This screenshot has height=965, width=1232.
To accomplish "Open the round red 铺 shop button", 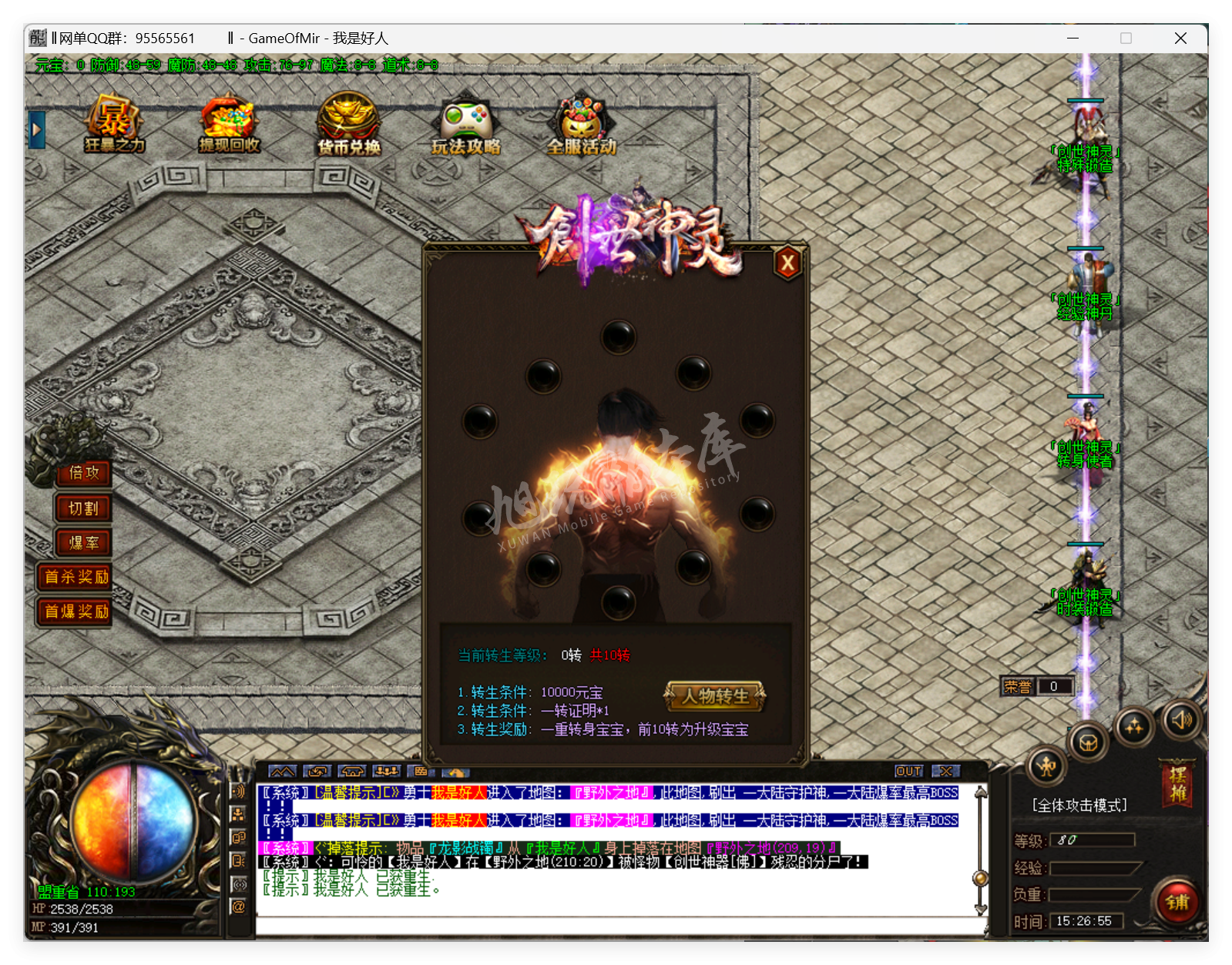I will 1177,902.
